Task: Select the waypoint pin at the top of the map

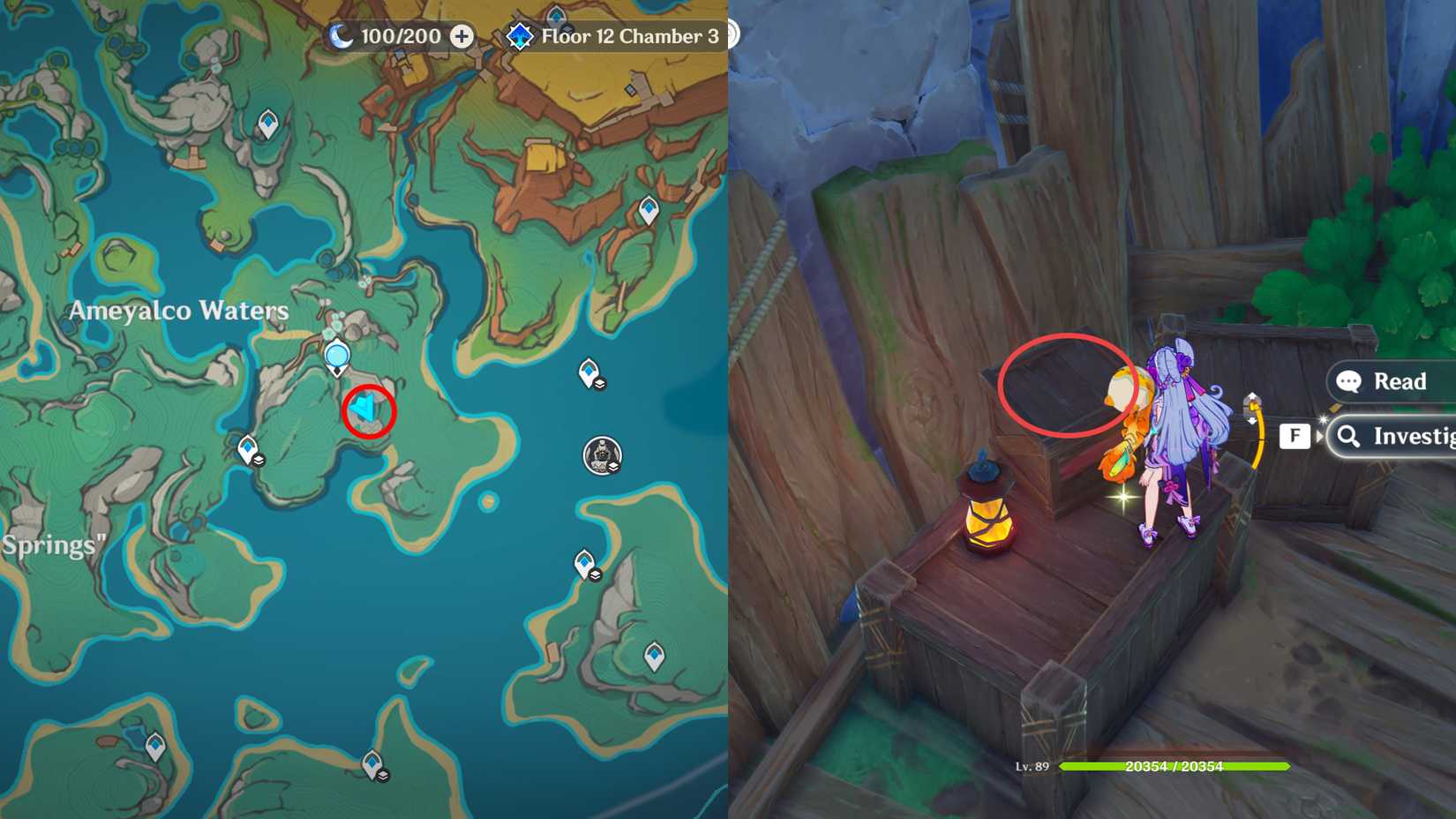Action: [555, 15]
